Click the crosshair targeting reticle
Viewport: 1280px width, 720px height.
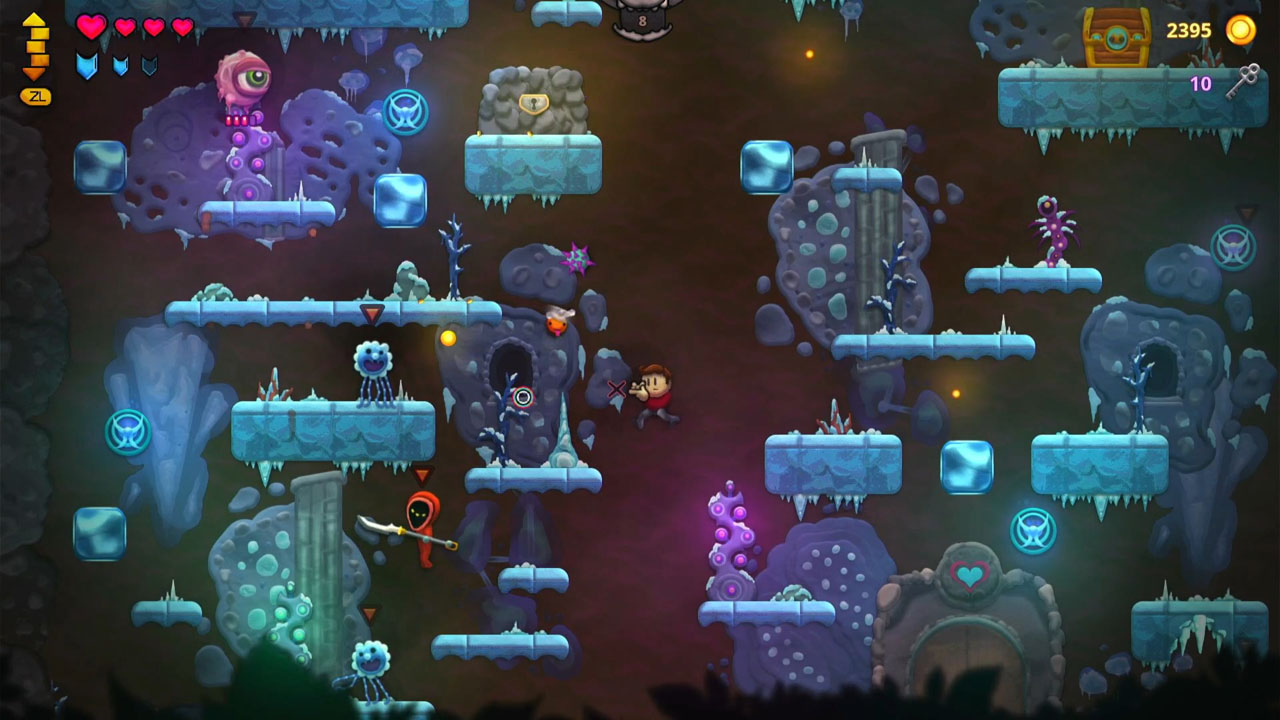pyautogui.click(x=521, y=397)
